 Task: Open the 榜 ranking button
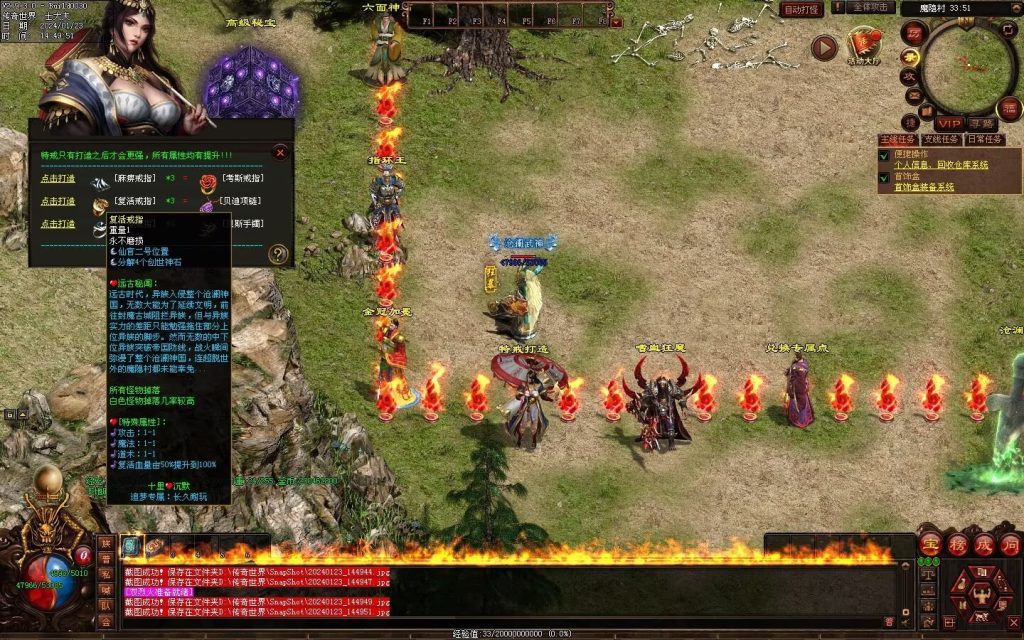click(x=957, y=544)
